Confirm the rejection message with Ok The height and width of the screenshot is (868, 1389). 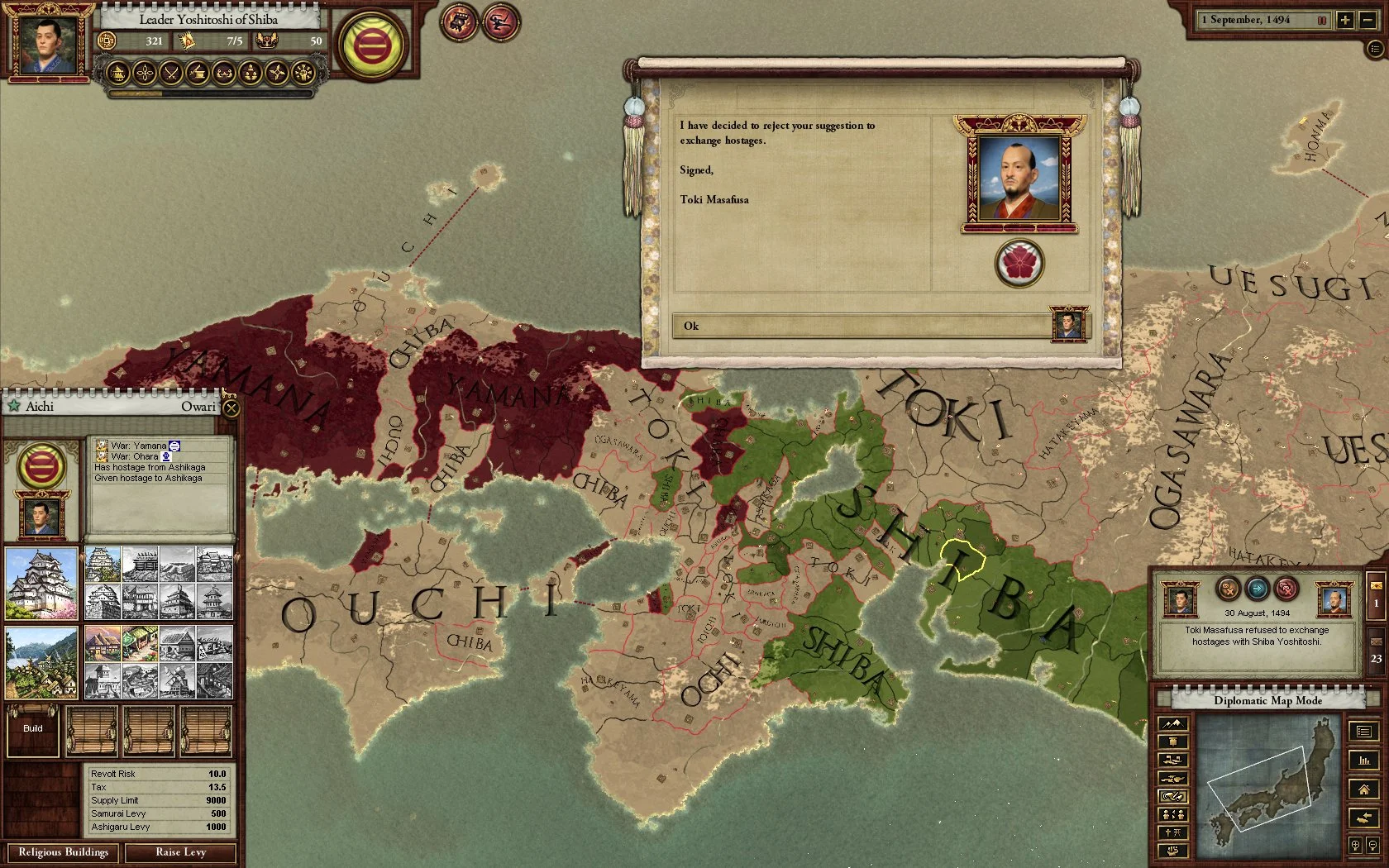[x=860, y=326]
